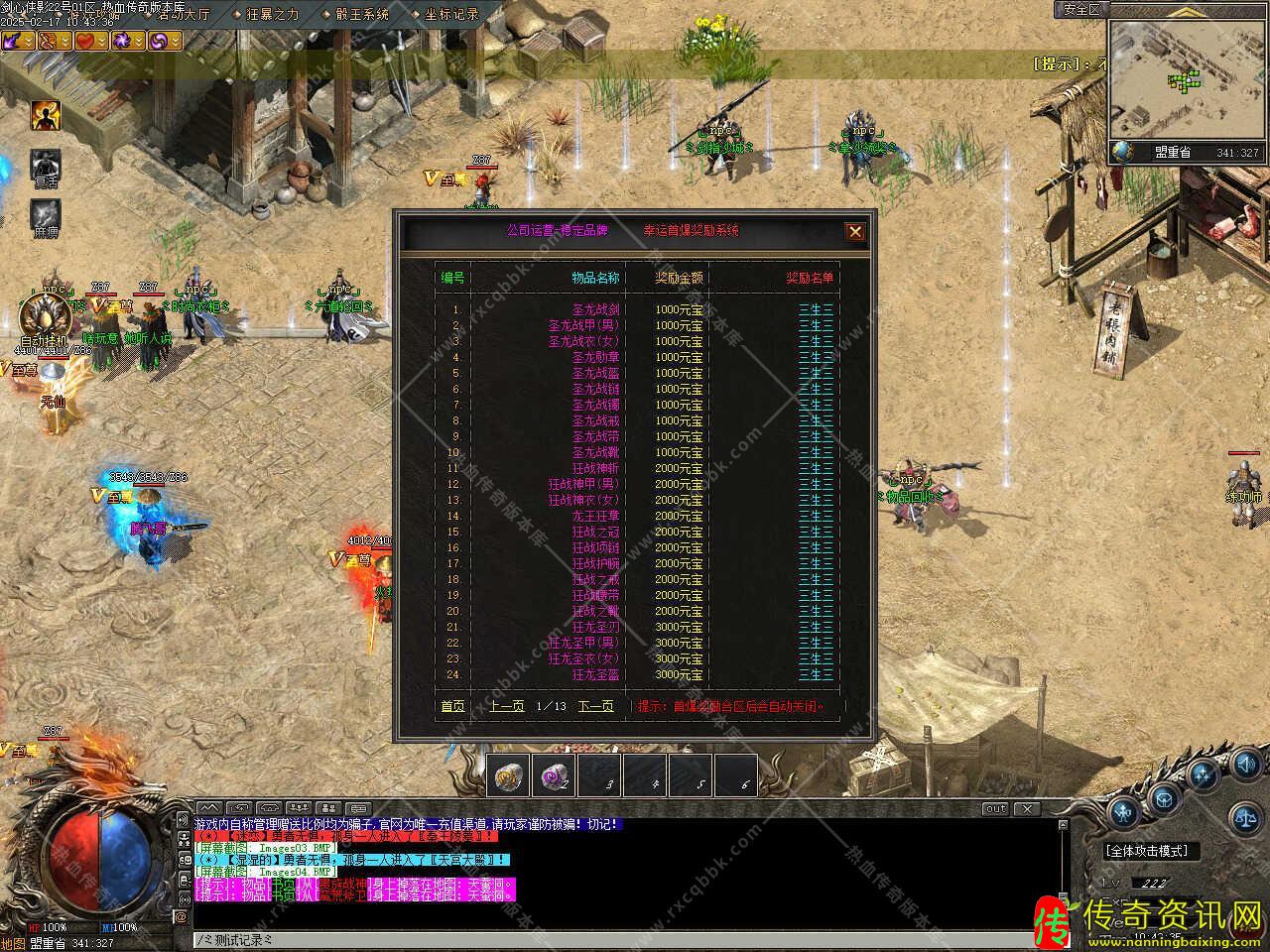Open the 狂暴之力 menu entry
Screen dimensions: 1270x952
(272, 14)
